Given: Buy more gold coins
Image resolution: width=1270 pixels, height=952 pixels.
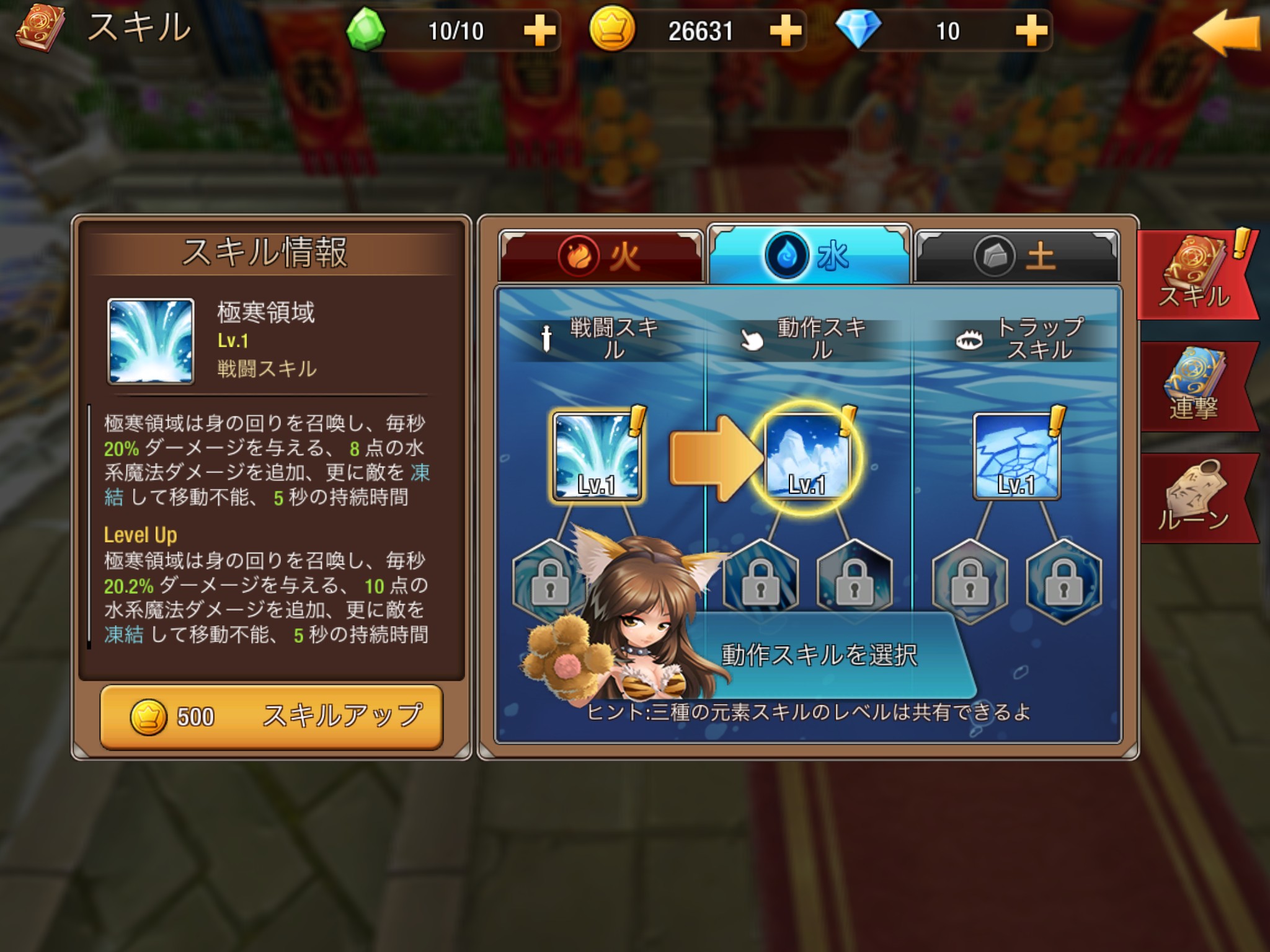Looking at the screenshot, I should click(785, 31).
